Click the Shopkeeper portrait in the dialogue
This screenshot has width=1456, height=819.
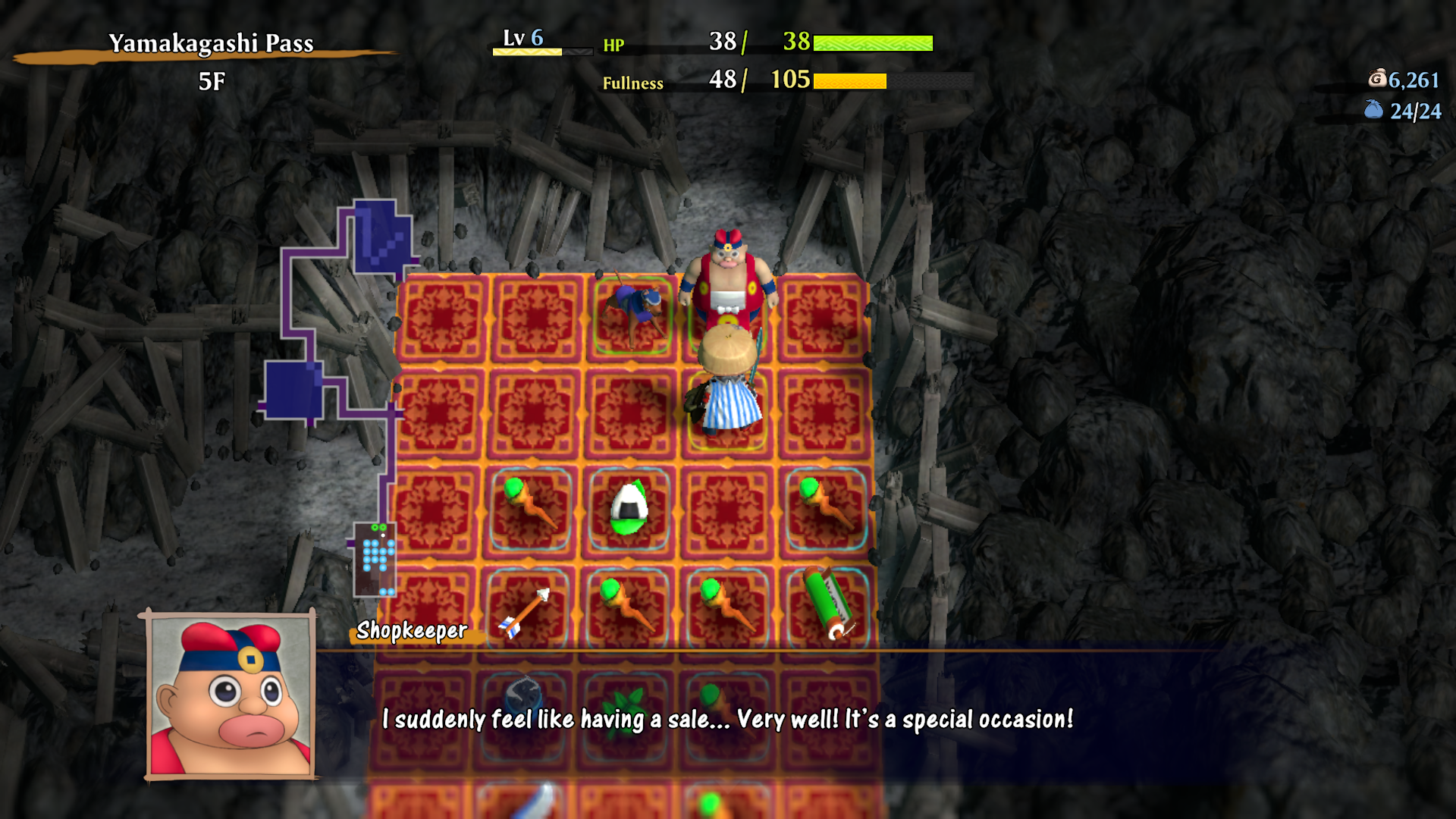pyautogui.click(x=231, y=696)
